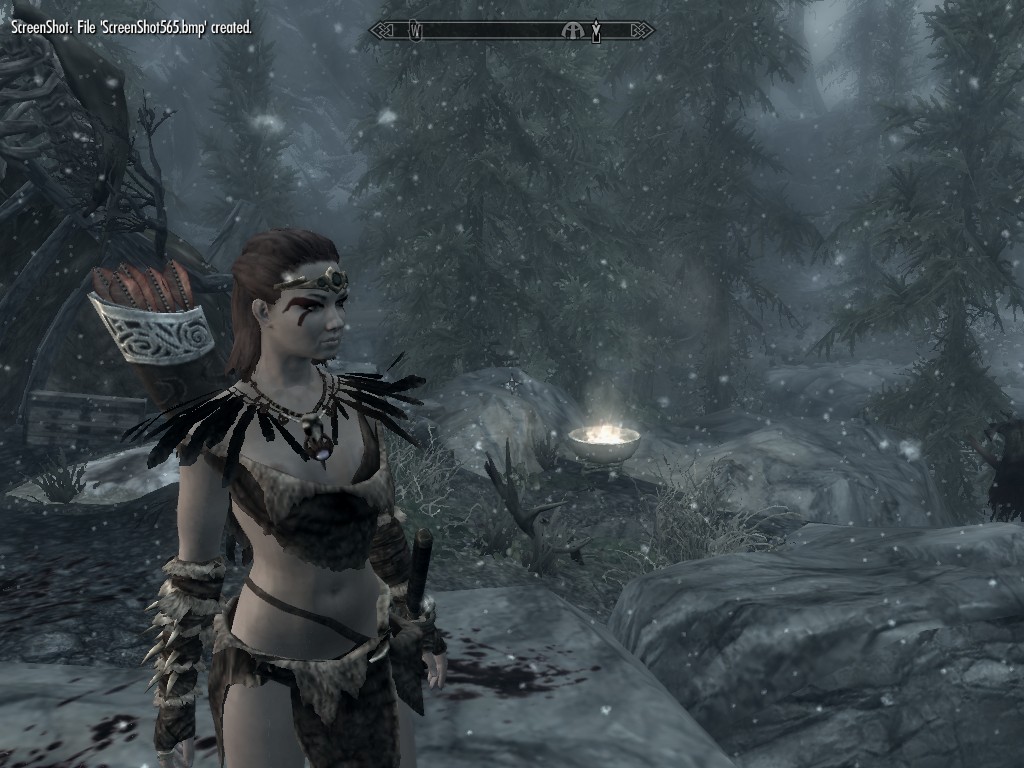Select the arrow-shaped quest marker on the compass

(596, 31)
